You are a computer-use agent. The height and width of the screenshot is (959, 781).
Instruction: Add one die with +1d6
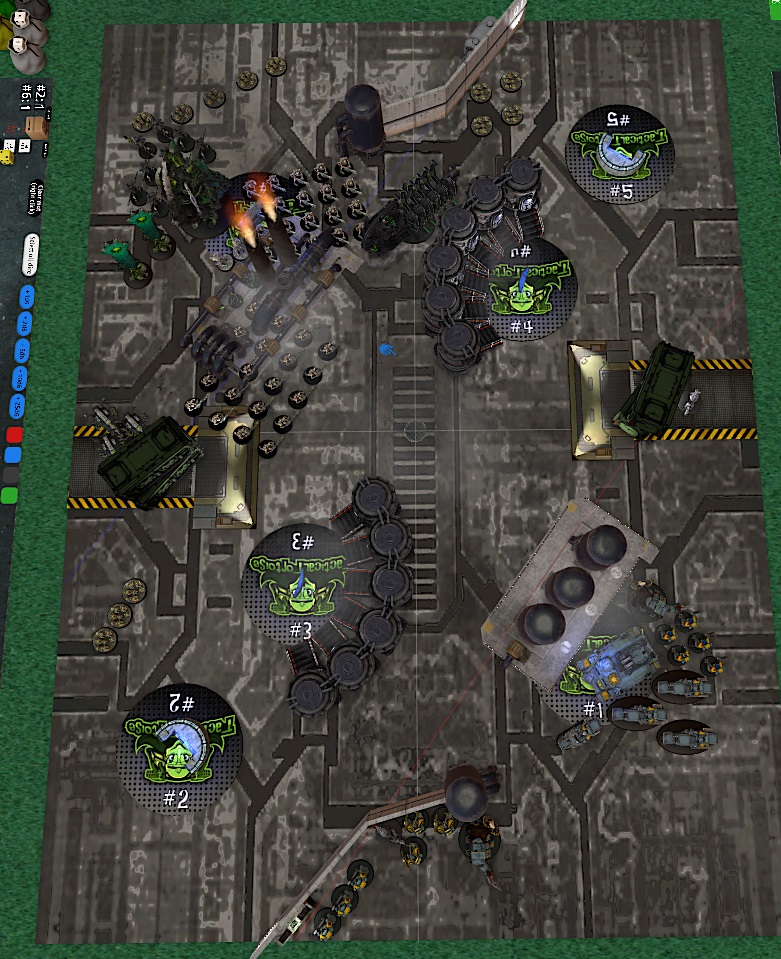[x=26, y=295]
